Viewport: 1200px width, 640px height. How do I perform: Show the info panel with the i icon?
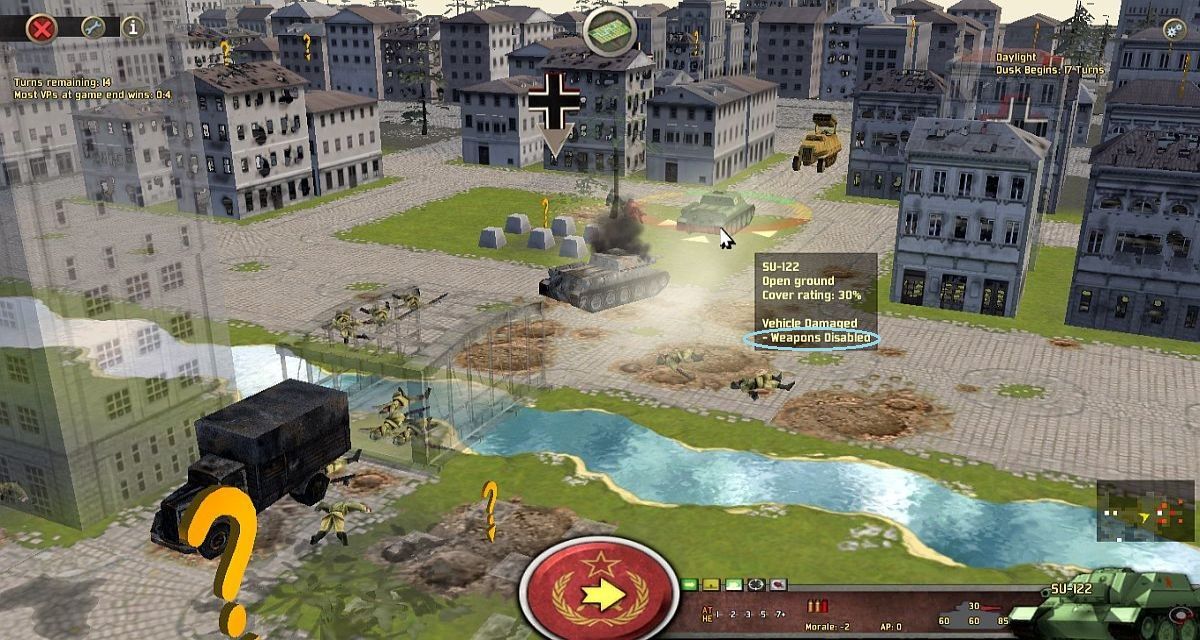132,28
